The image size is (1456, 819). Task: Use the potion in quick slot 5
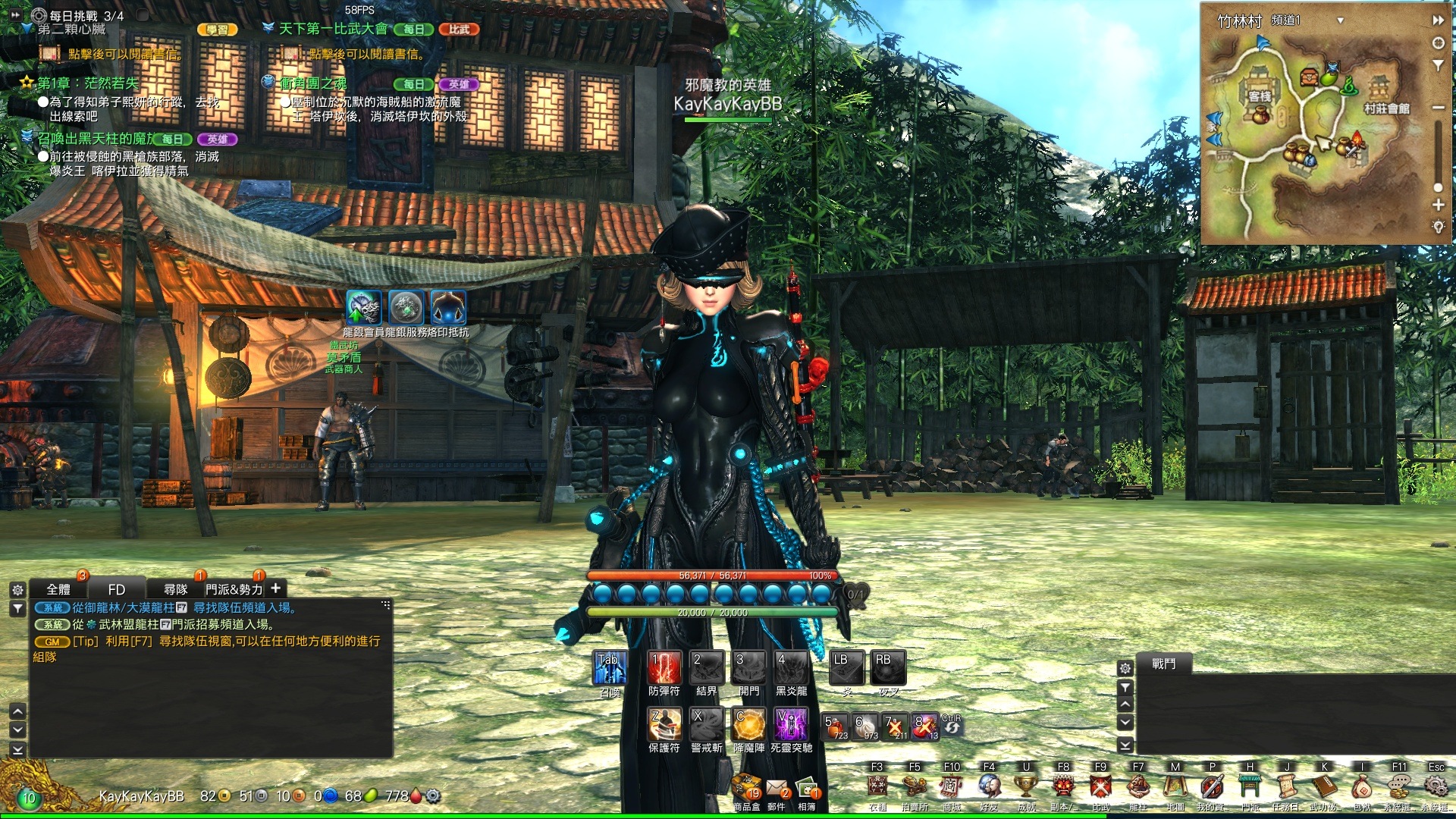pos(835,726)
